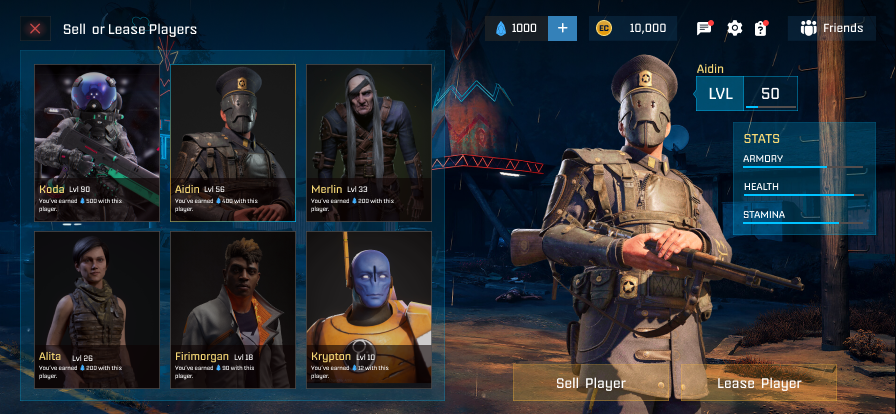Add more blue droplet currency
This screenshot has width=896, height=414.
click(561, 28)
